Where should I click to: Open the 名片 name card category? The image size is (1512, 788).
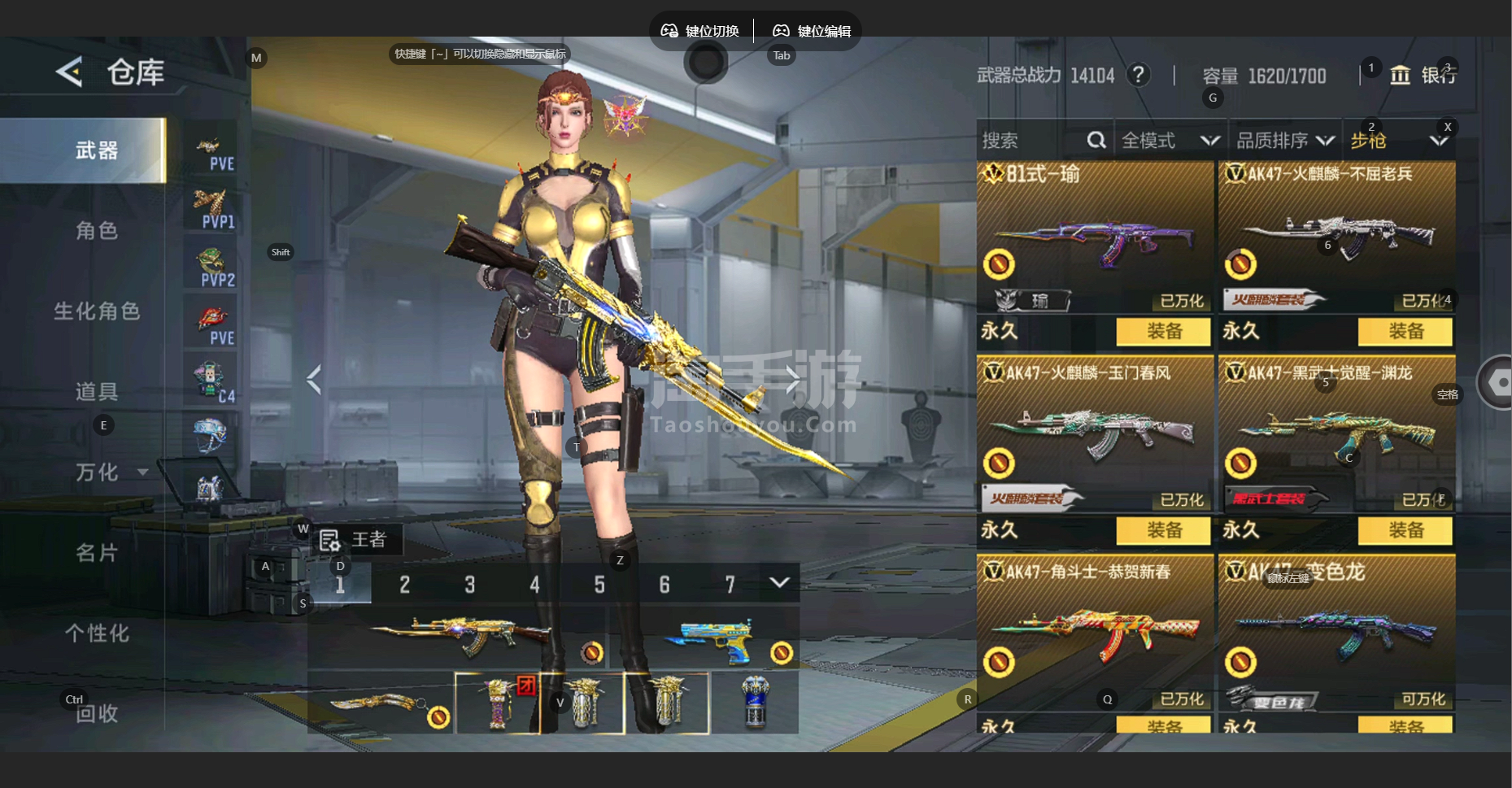[96, 553]
